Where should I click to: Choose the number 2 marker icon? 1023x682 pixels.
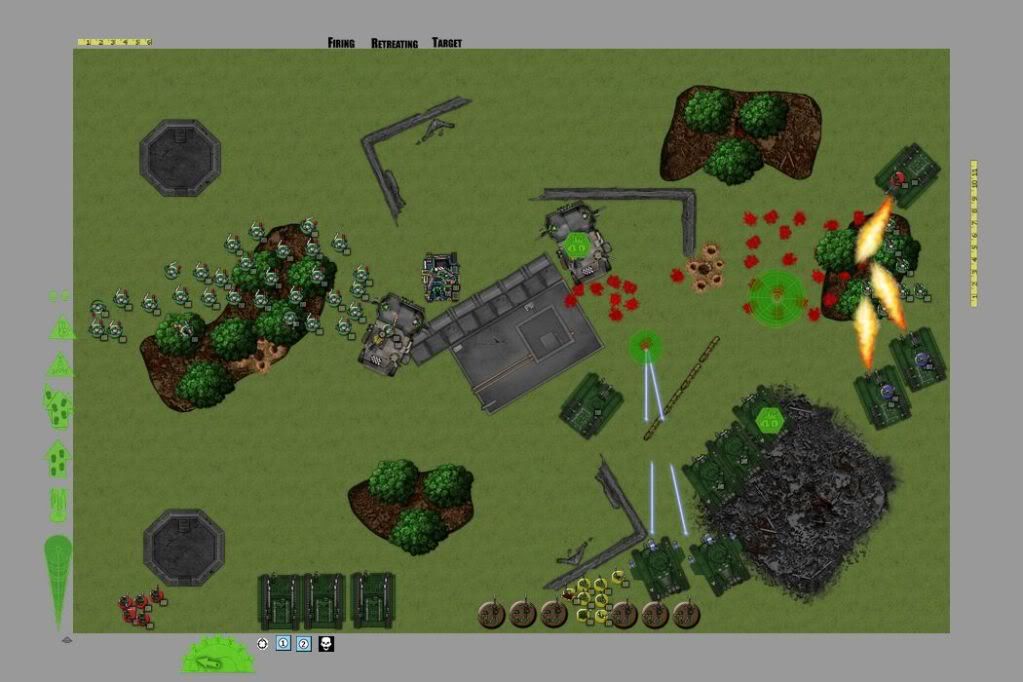click(304, 644)
